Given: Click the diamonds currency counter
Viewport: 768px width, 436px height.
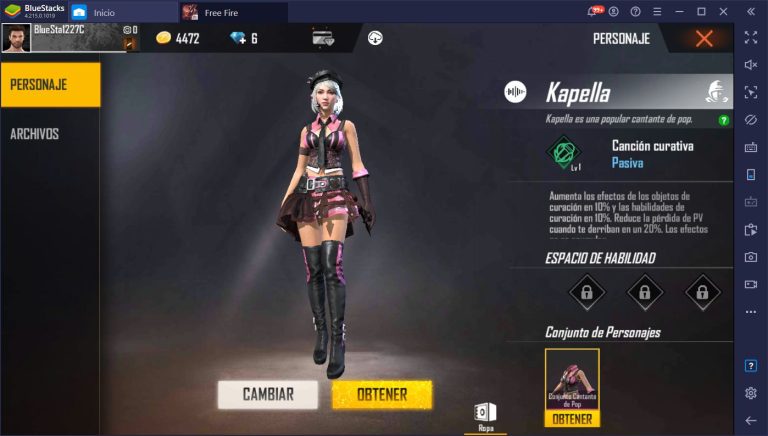Looking at the screenshot, I should tap(243, 38).
